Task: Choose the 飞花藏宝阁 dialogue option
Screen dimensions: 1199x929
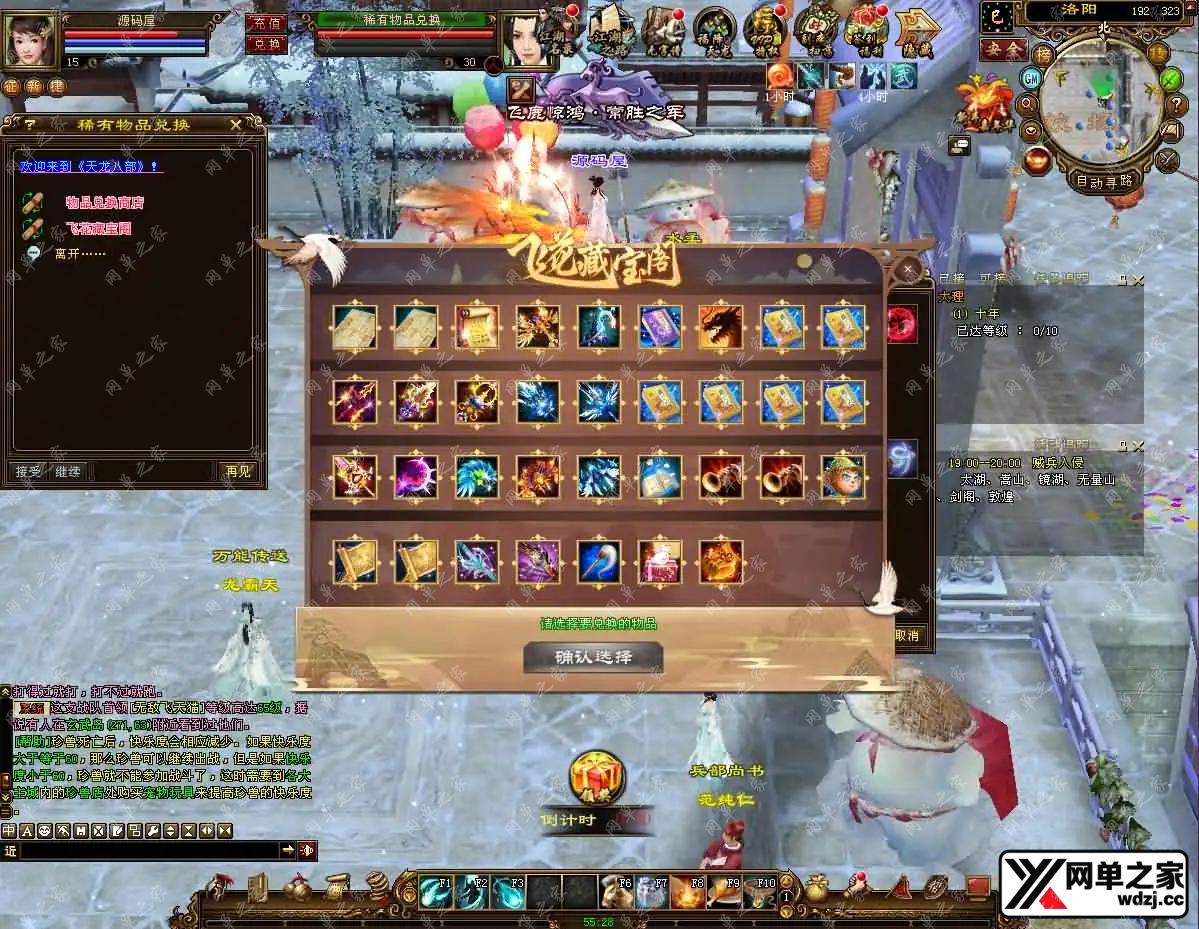Action: click(x=98, y=228)
